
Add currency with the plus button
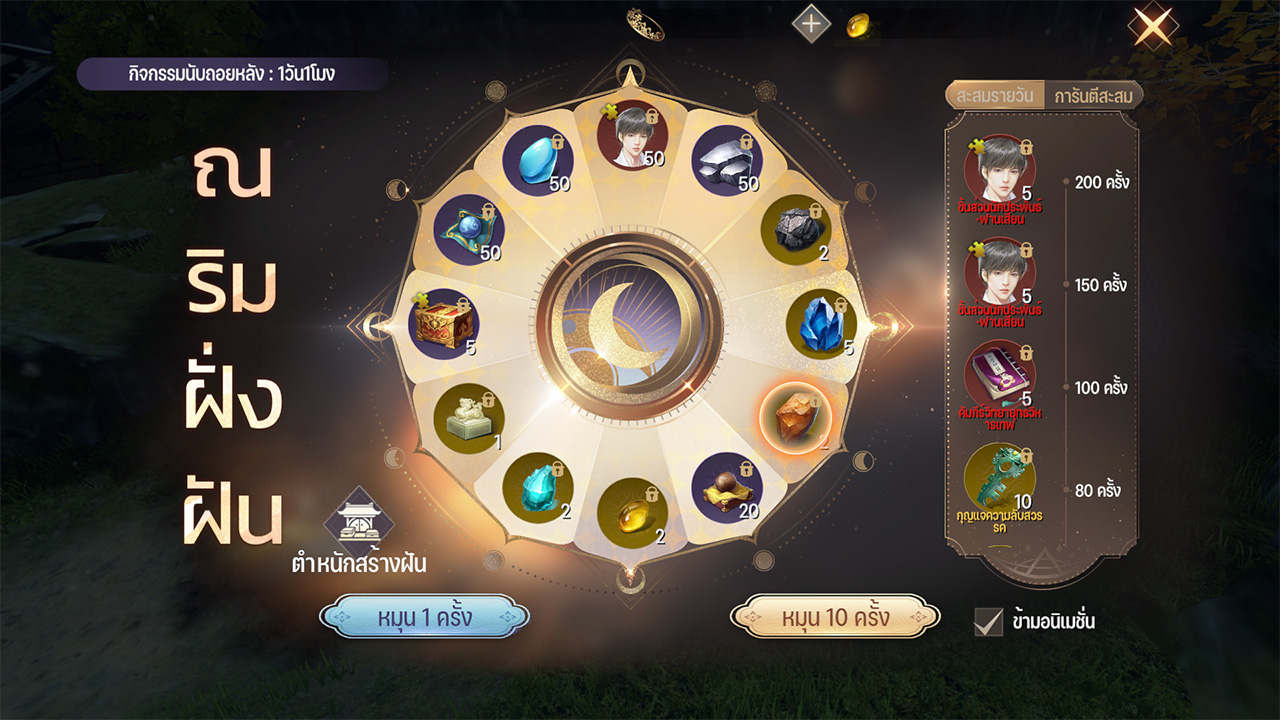(811, 23)
